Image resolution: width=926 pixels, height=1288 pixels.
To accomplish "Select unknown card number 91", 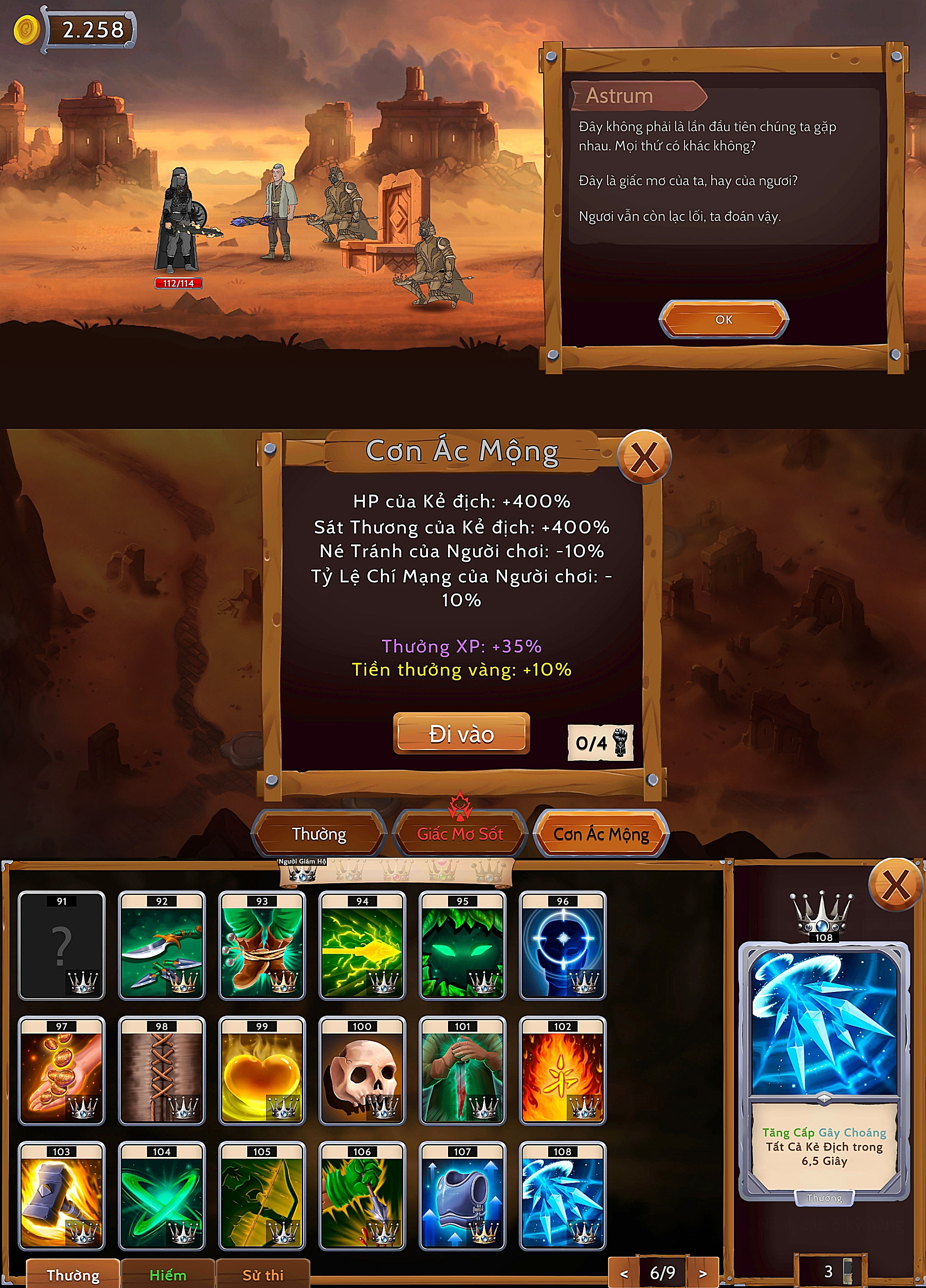I will click(x=61, y=945).
